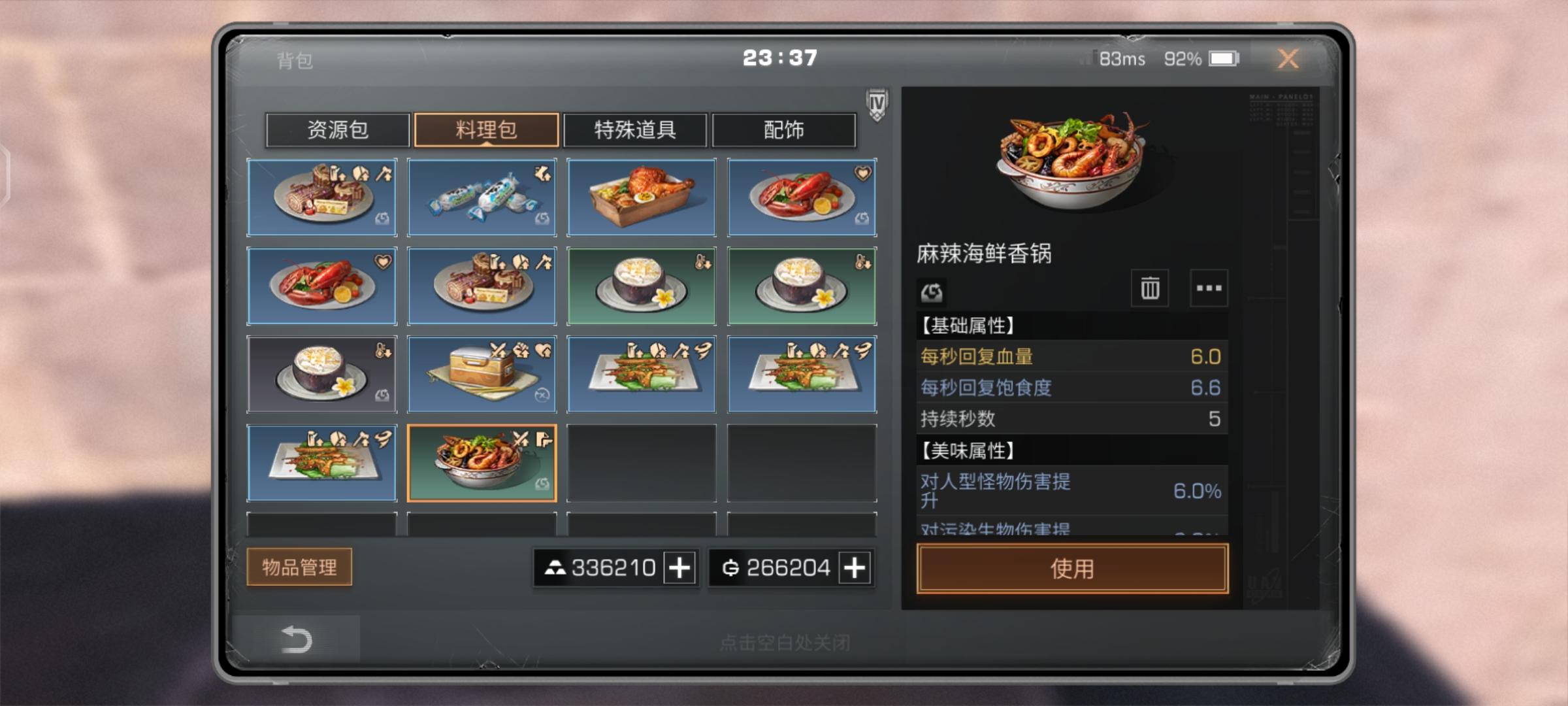
Task: Select a coconut dessert bowl item
Action: point(641,286)
